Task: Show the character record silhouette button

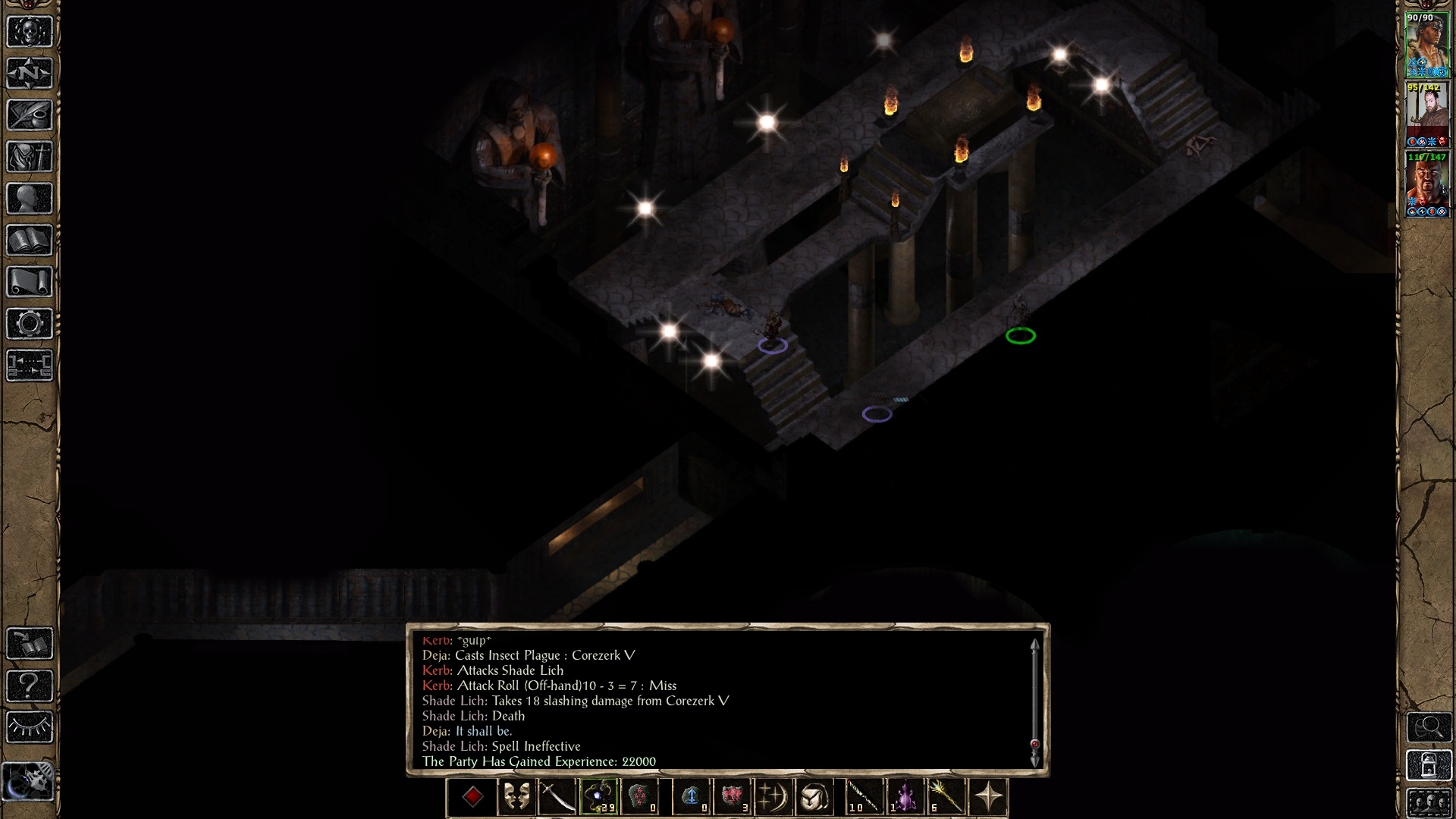Action: (x=30, y=199)
